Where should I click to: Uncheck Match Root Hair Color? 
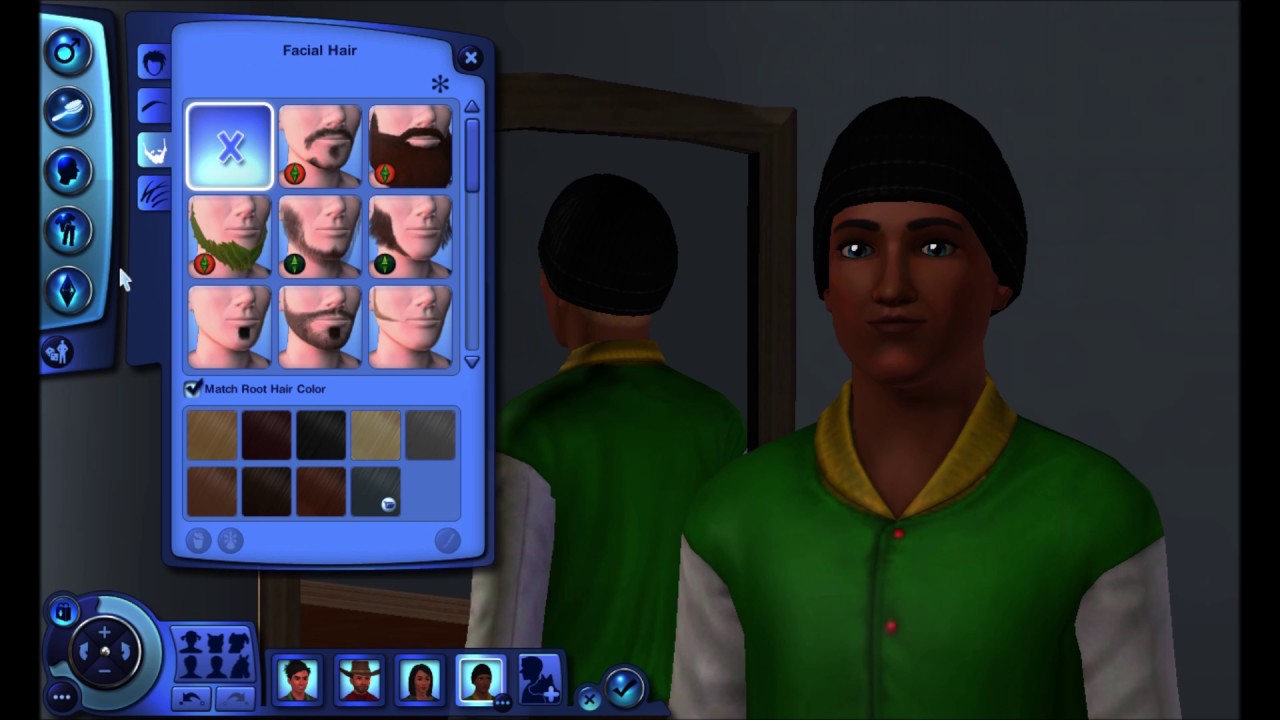193,389
